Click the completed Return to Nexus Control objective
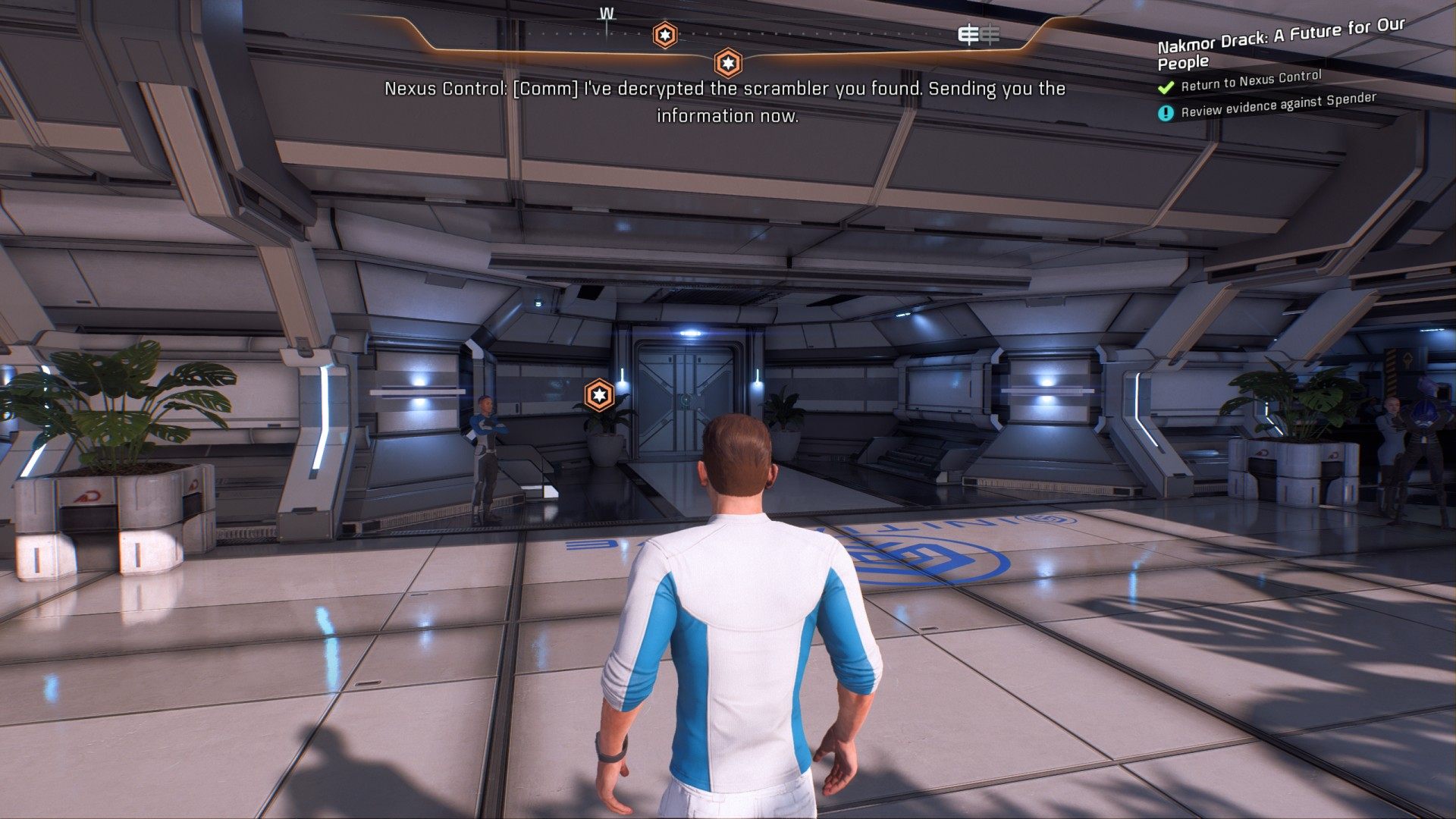Image resolution: width=1456 pixels, height=819 pixels. (1250, 80)
